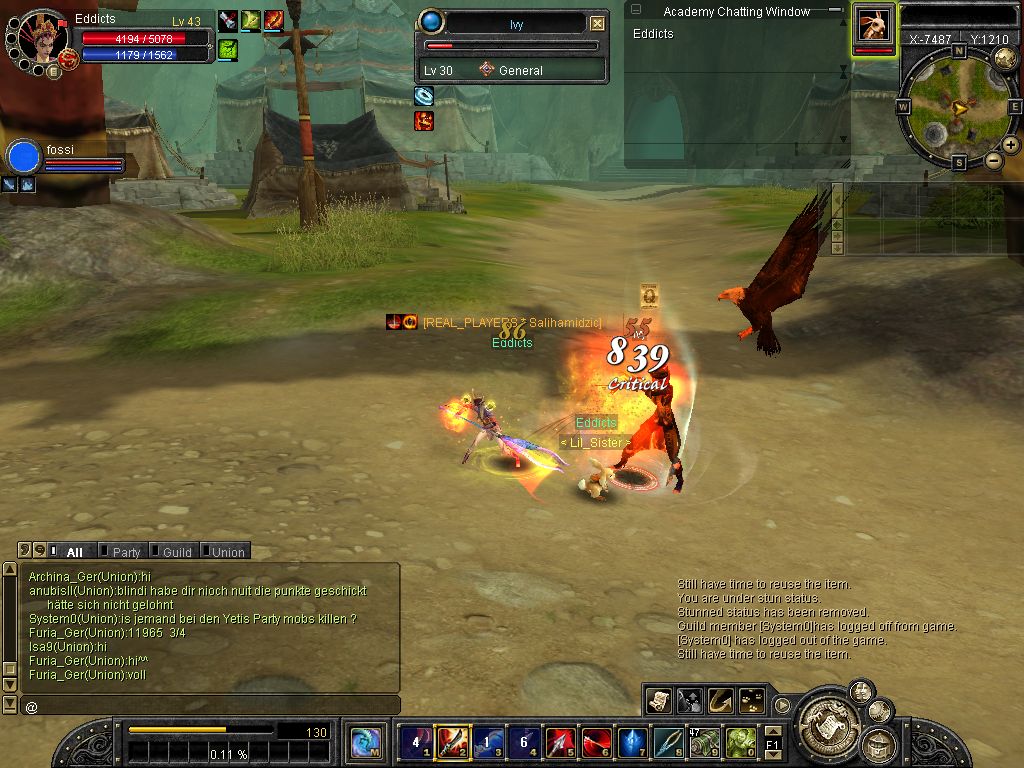Activate the flaming sword skill in slot 2
The image size is (1024, 768).
point(453,742)
